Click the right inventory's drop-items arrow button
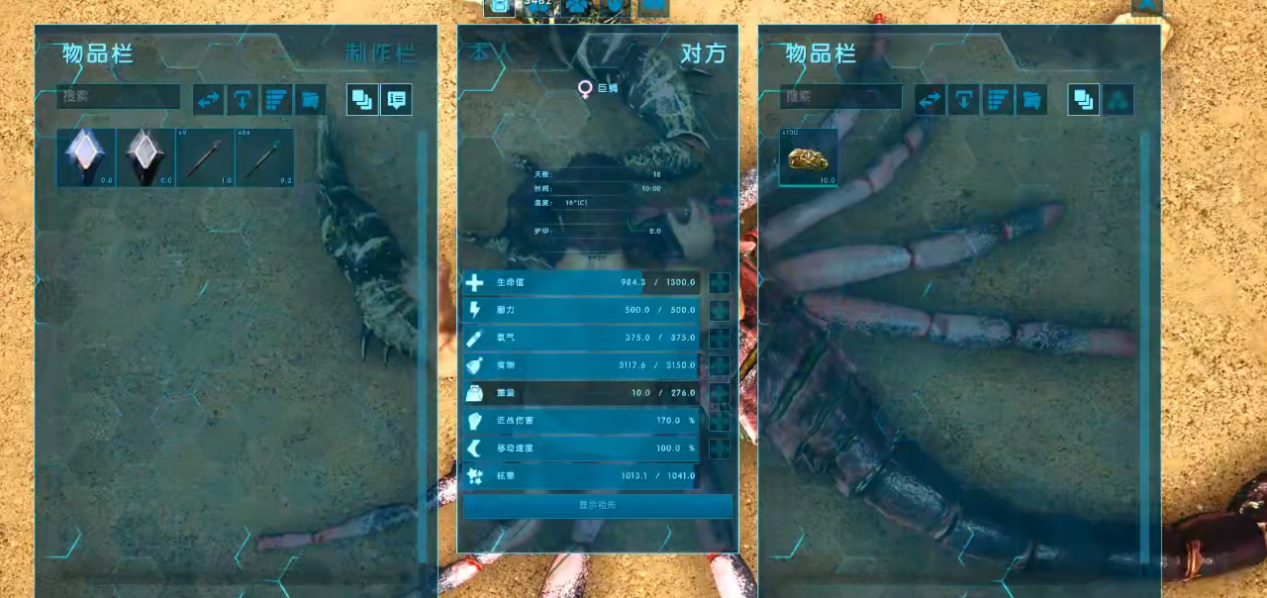The width and height of the screenshot is (1267, 598). 965,99
